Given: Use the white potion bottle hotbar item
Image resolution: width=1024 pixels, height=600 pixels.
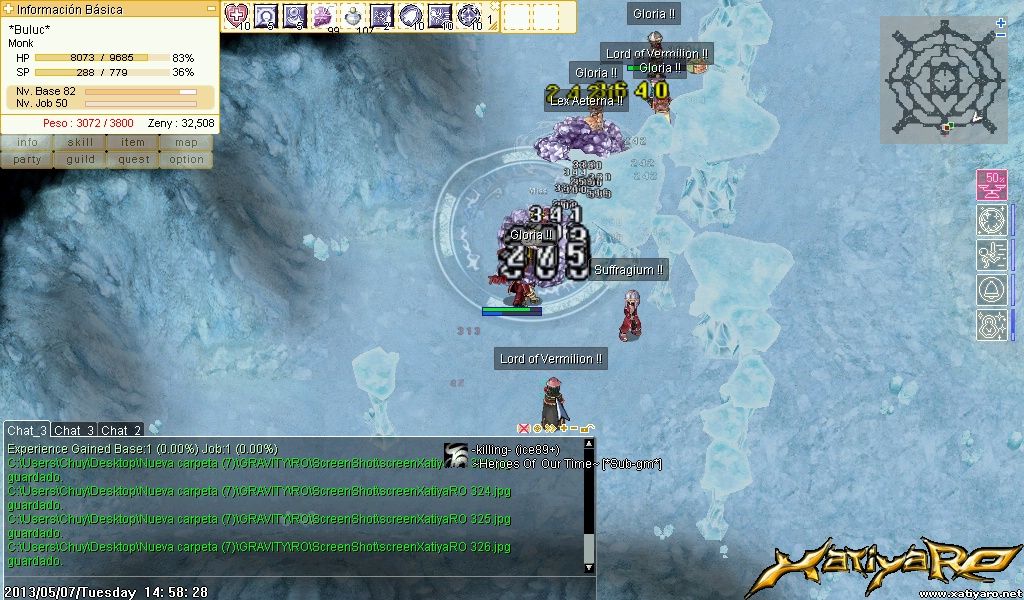Looking at the screenshot, I should [x=352, y=15].
